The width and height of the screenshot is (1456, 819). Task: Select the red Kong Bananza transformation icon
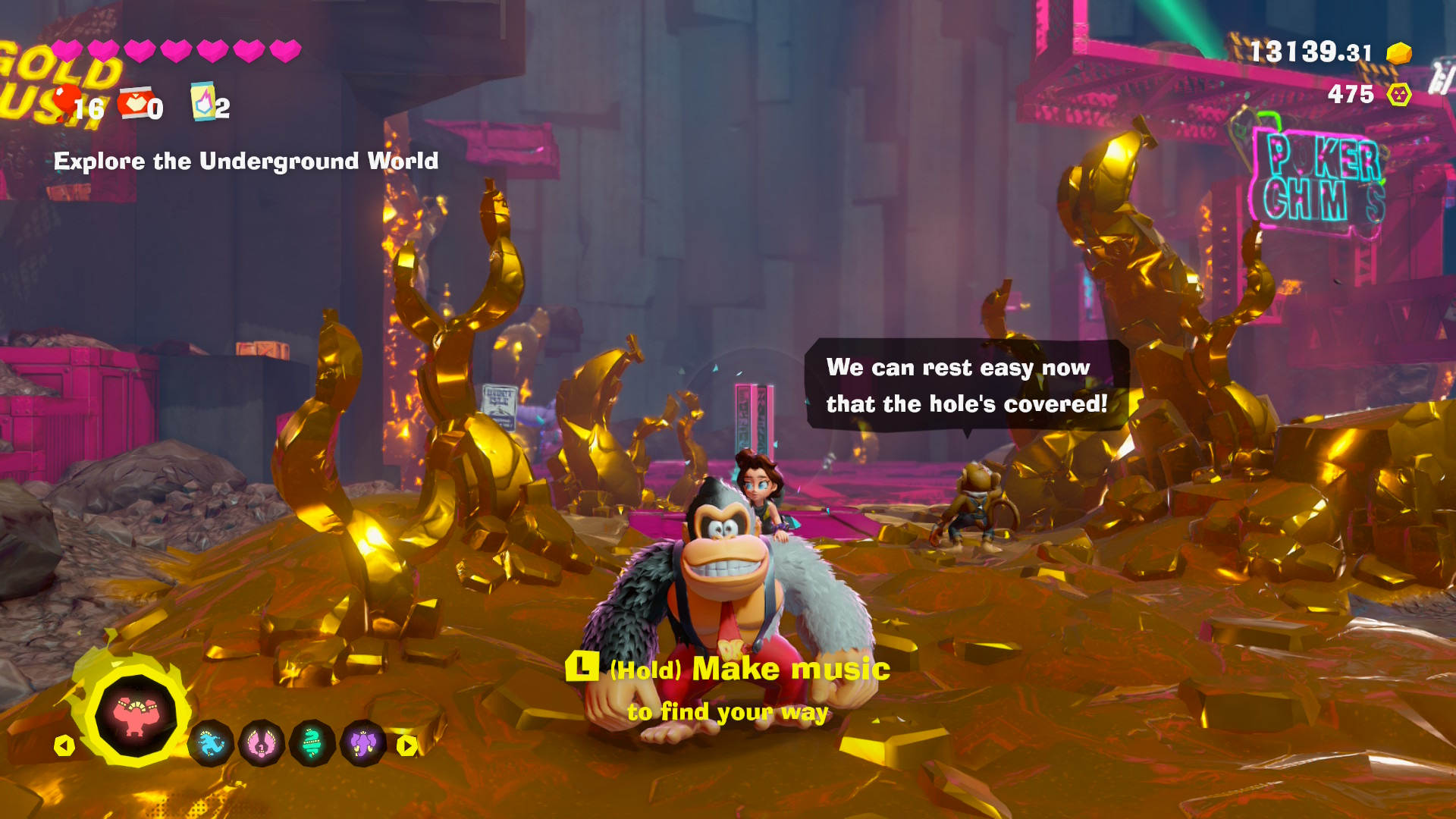point(135,715)
